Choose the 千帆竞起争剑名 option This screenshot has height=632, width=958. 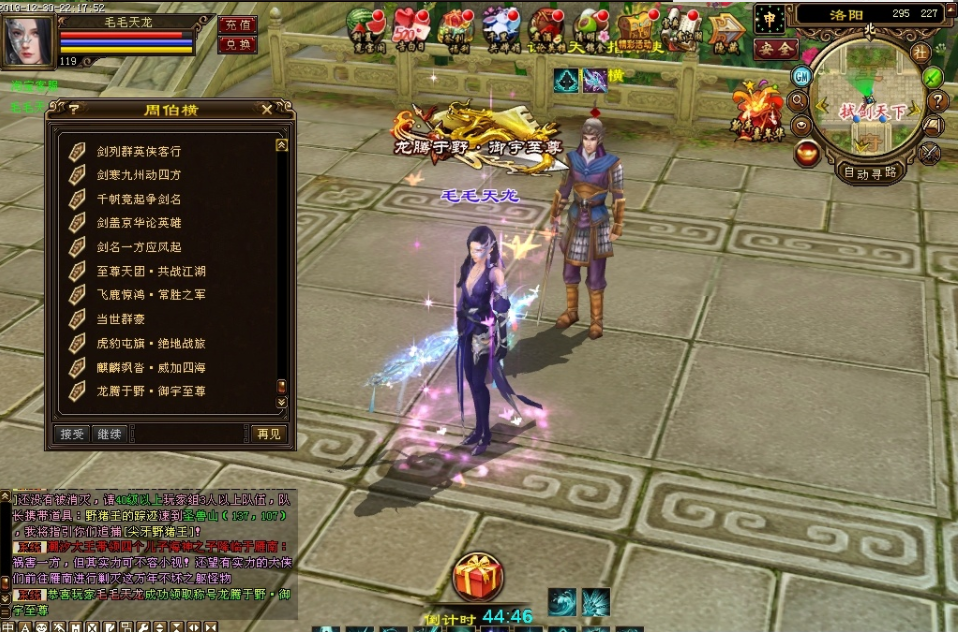tap(139, 199)
